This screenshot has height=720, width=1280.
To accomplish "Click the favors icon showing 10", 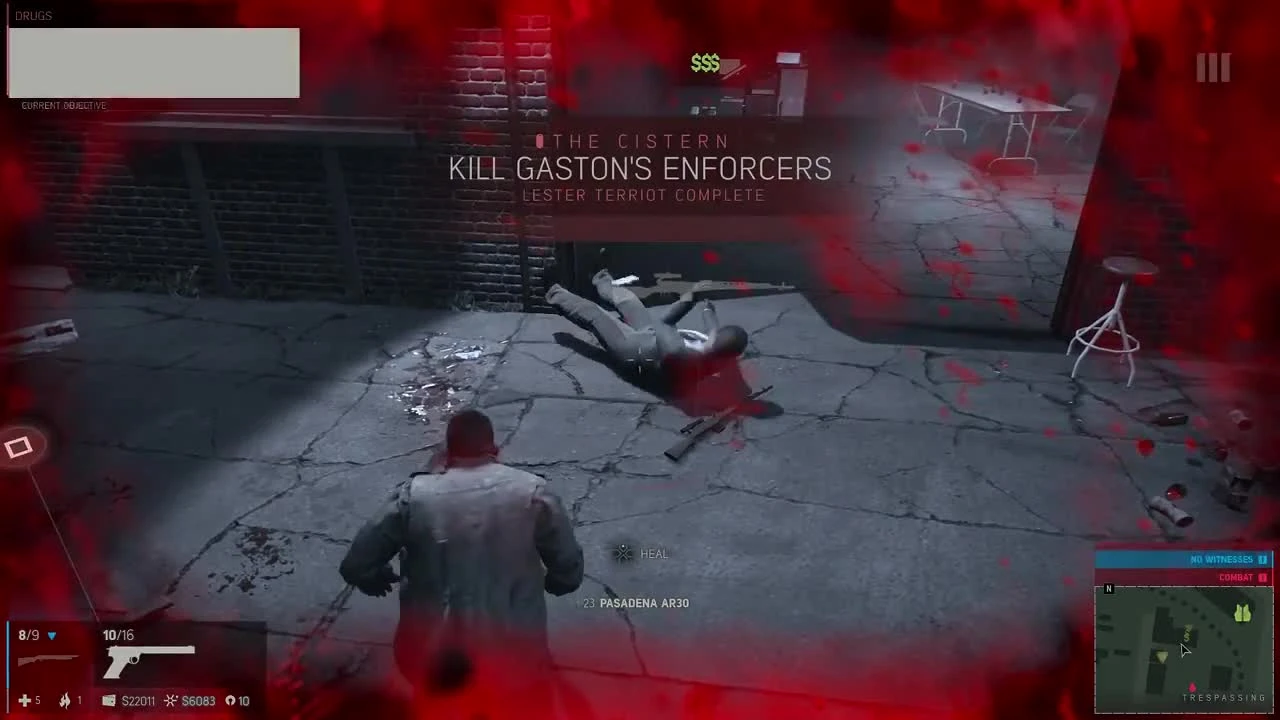I will 230,701.
